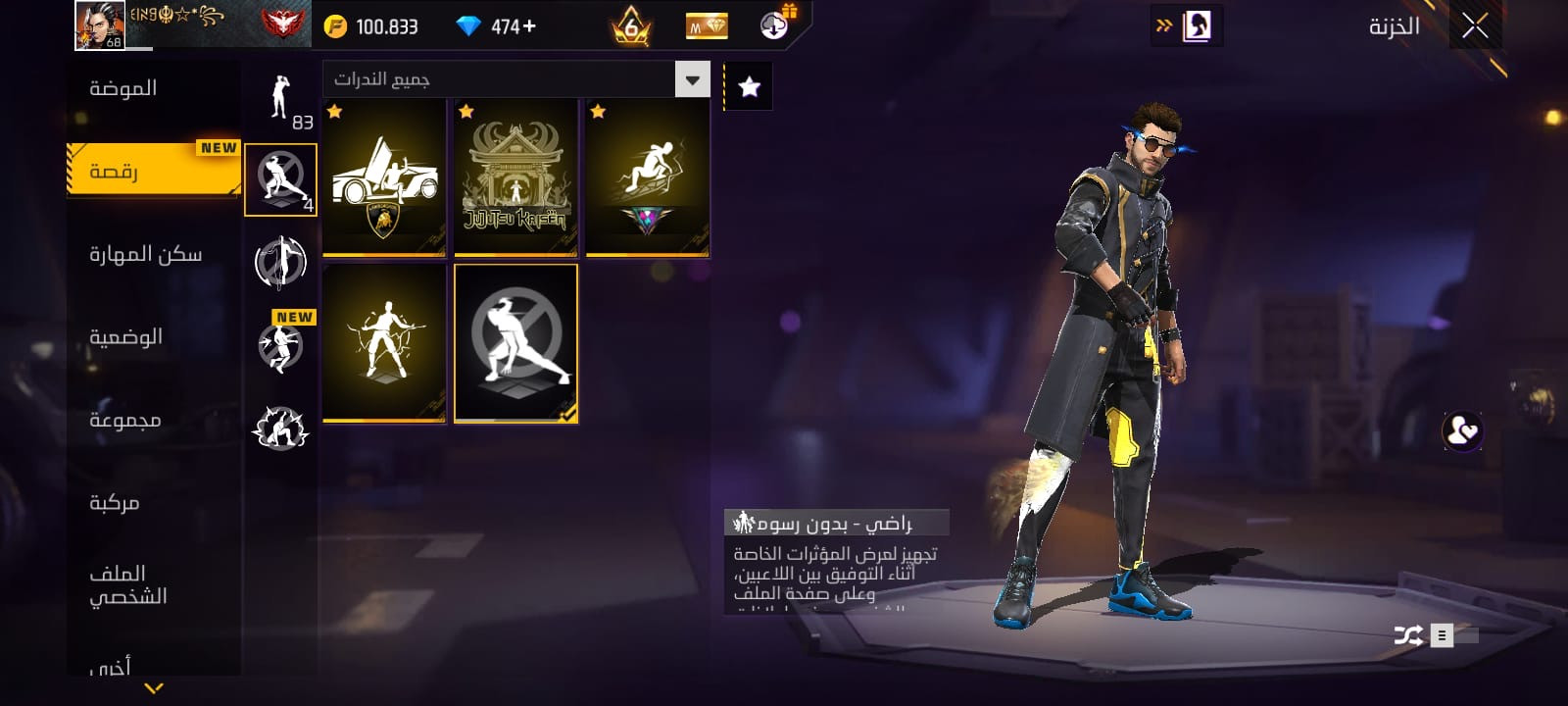
Task: Choose the Jujutsu Kaisen emote
Action: coord(515,177)
